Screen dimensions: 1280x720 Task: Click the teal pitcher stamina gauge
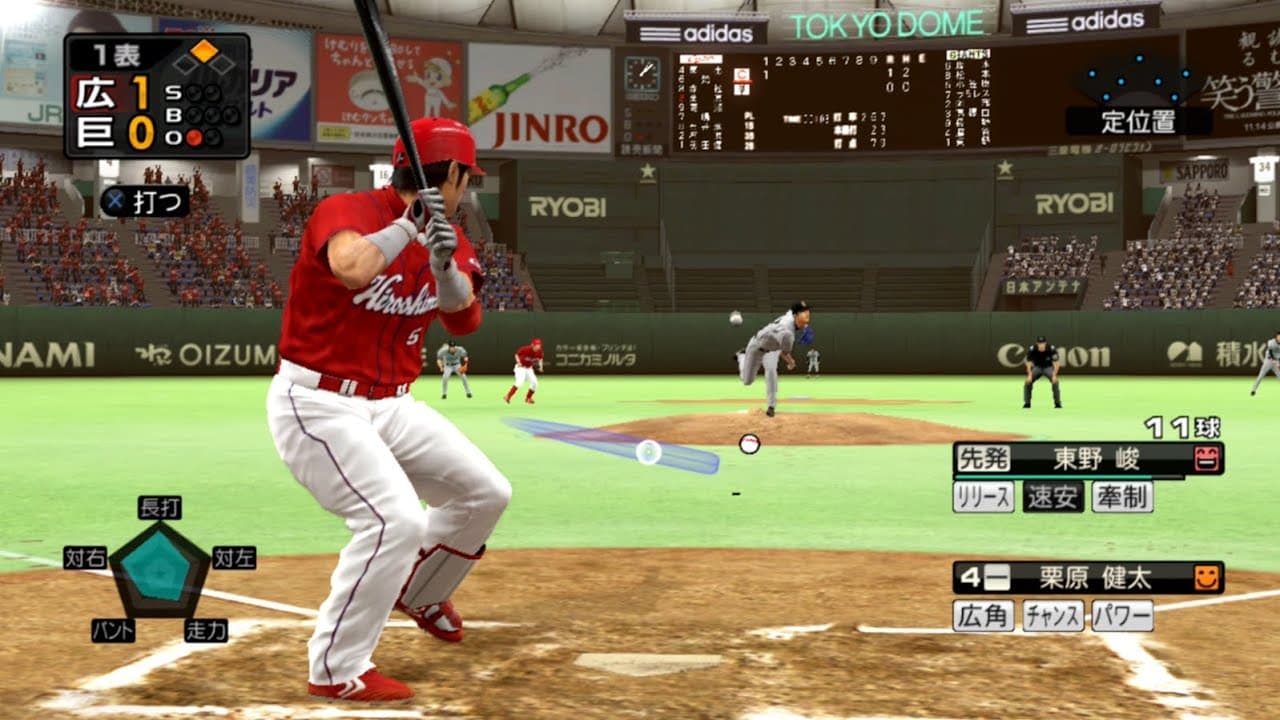click(1050, 474)
